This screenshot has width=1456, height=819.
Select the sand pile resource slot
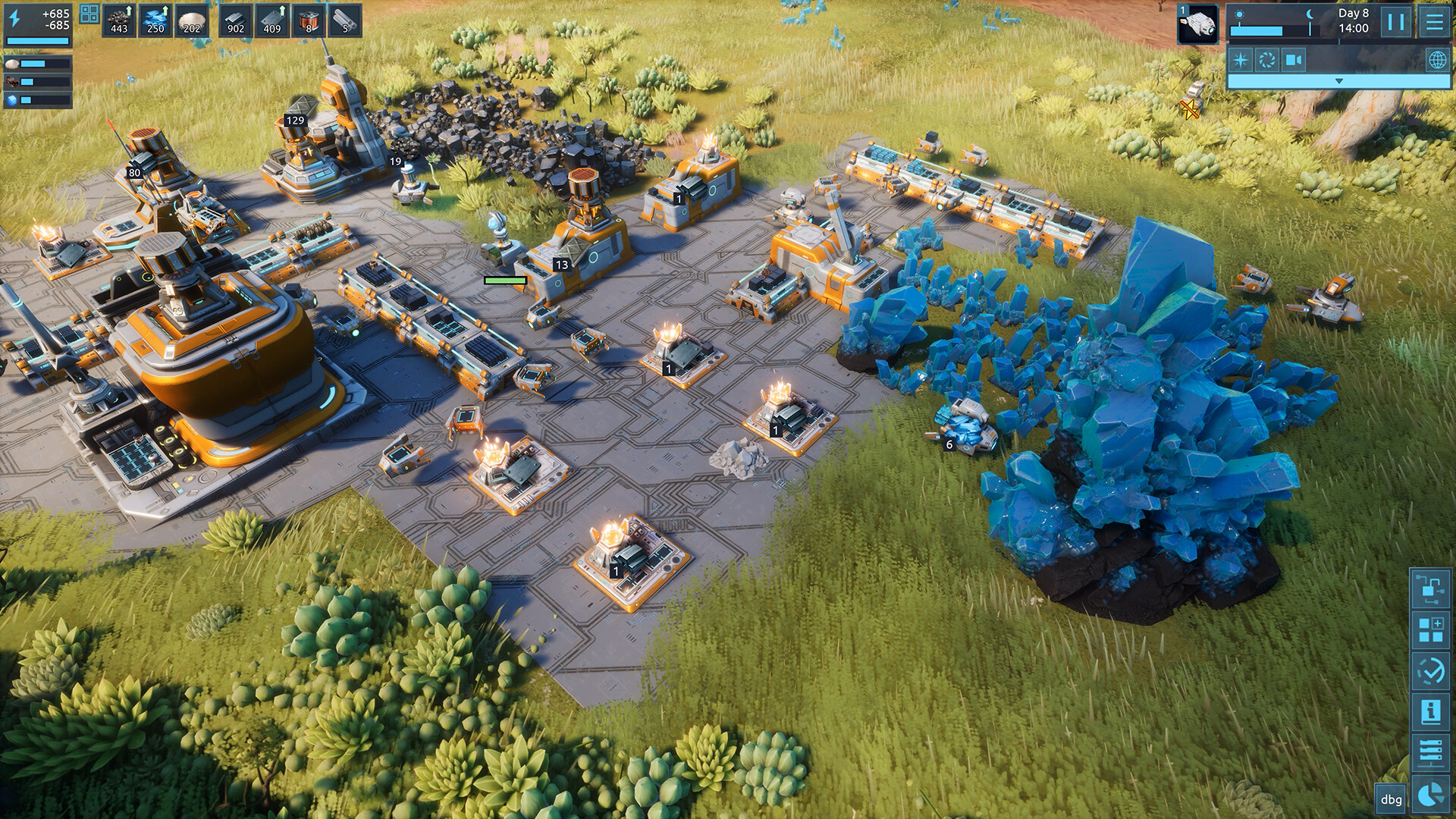[192, 20]
